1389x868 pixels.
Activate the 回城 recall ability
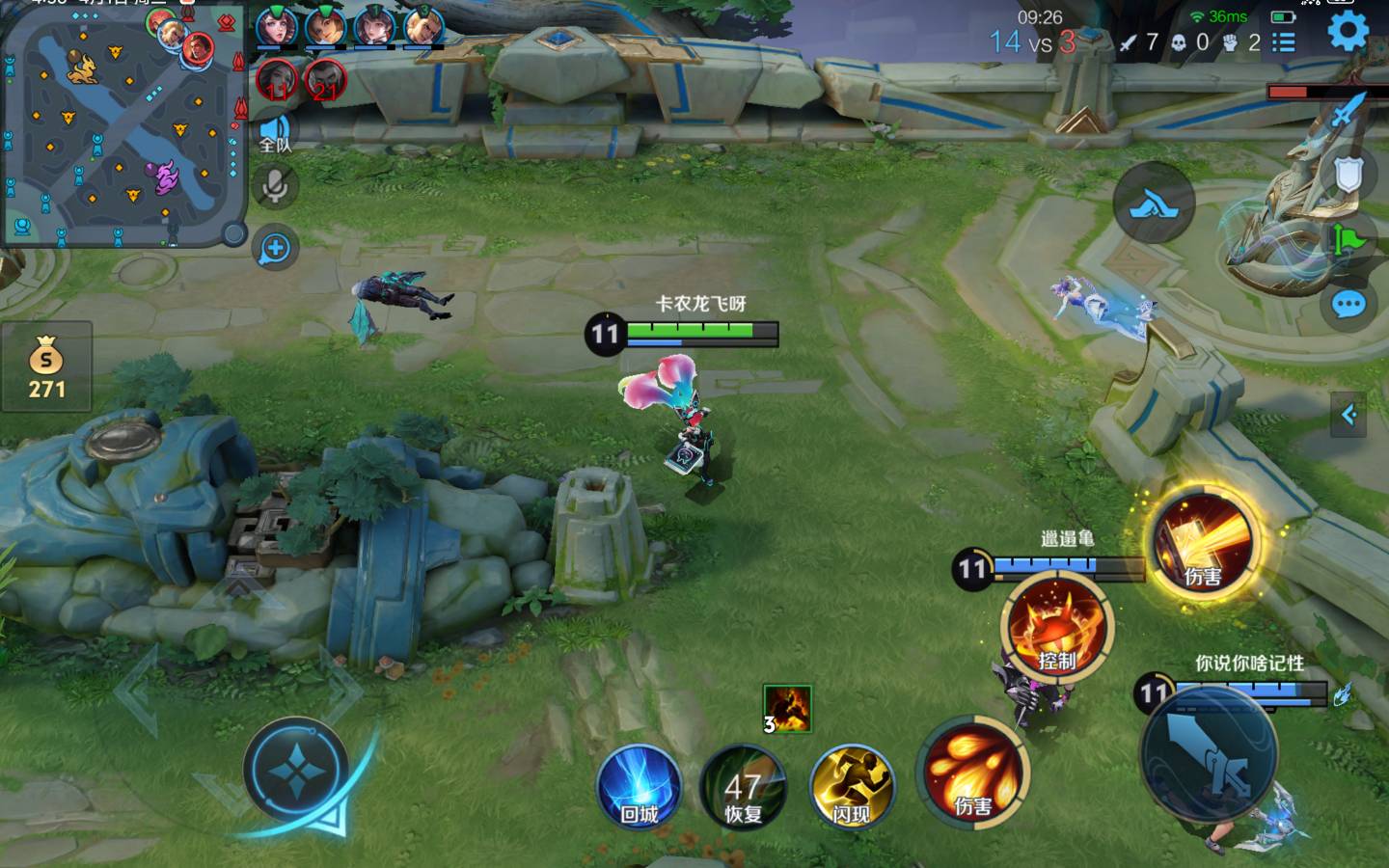point(639,786)
